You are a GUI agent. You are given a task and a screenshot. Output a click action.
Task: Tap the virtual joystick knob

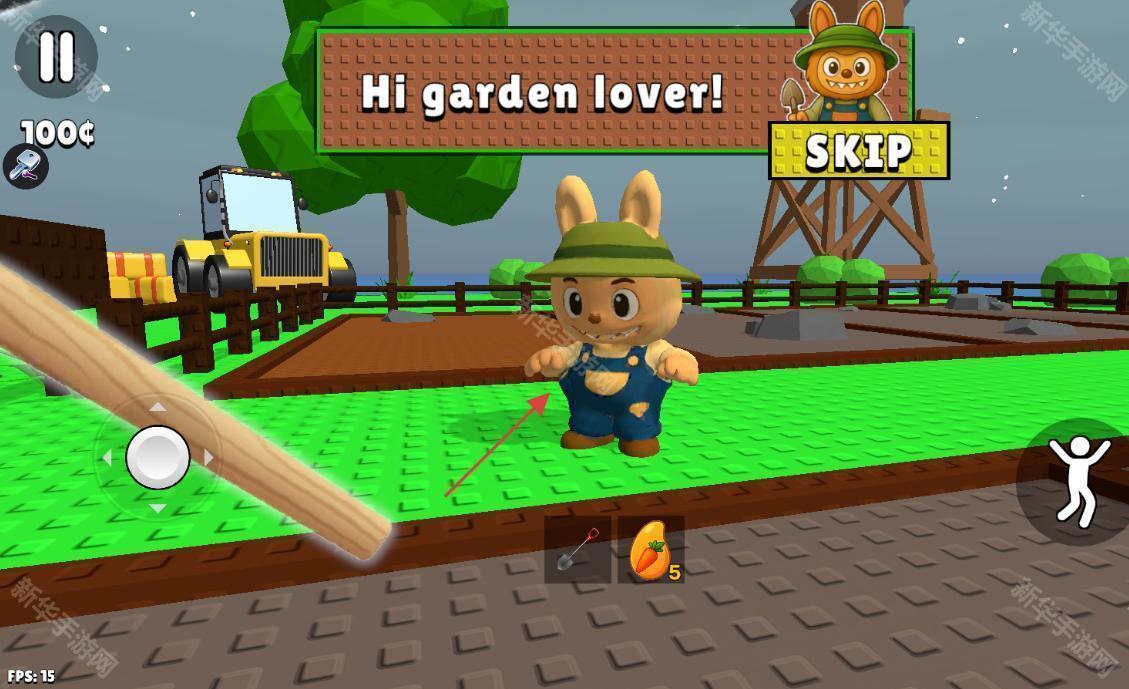coord(158,457)
